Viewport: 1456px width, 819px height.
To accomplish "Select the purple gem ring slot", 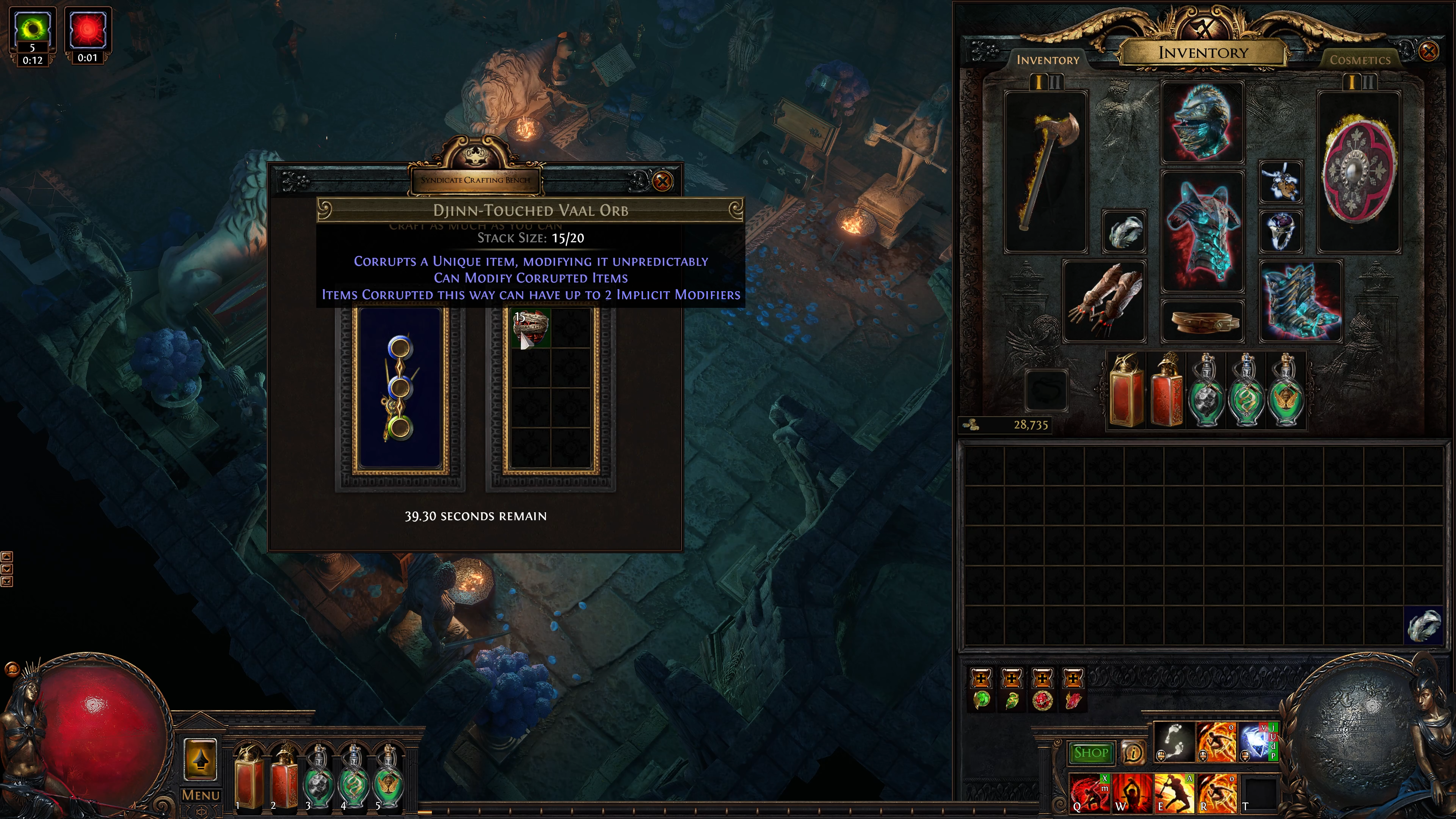I will (1281, 231).
